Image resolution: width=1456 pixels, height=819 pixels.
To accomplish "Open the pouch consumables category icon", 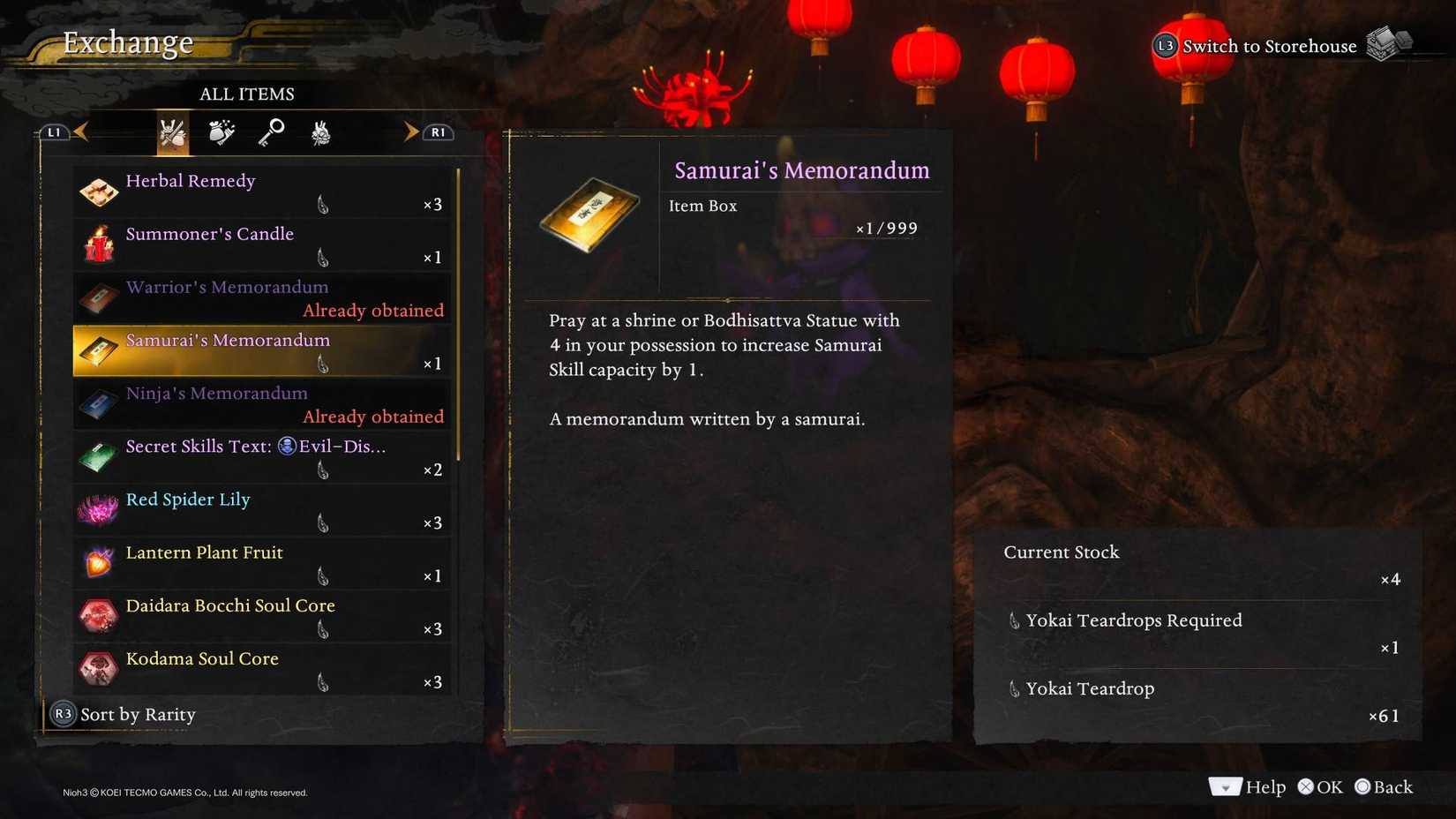I will (221, 132).
